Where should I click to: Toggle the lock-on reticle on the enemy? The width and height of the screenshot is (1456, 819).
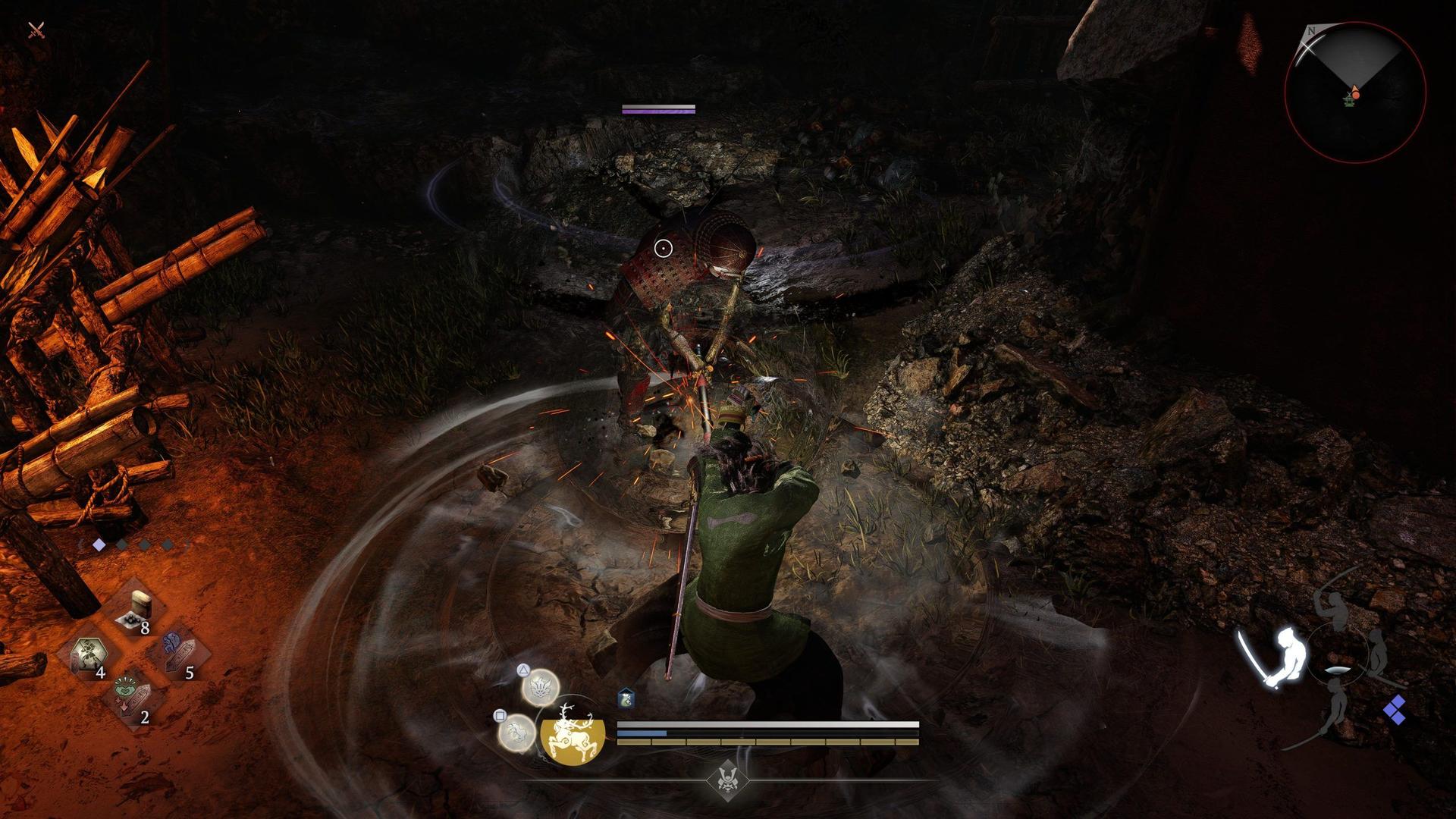tap(663, 246)
